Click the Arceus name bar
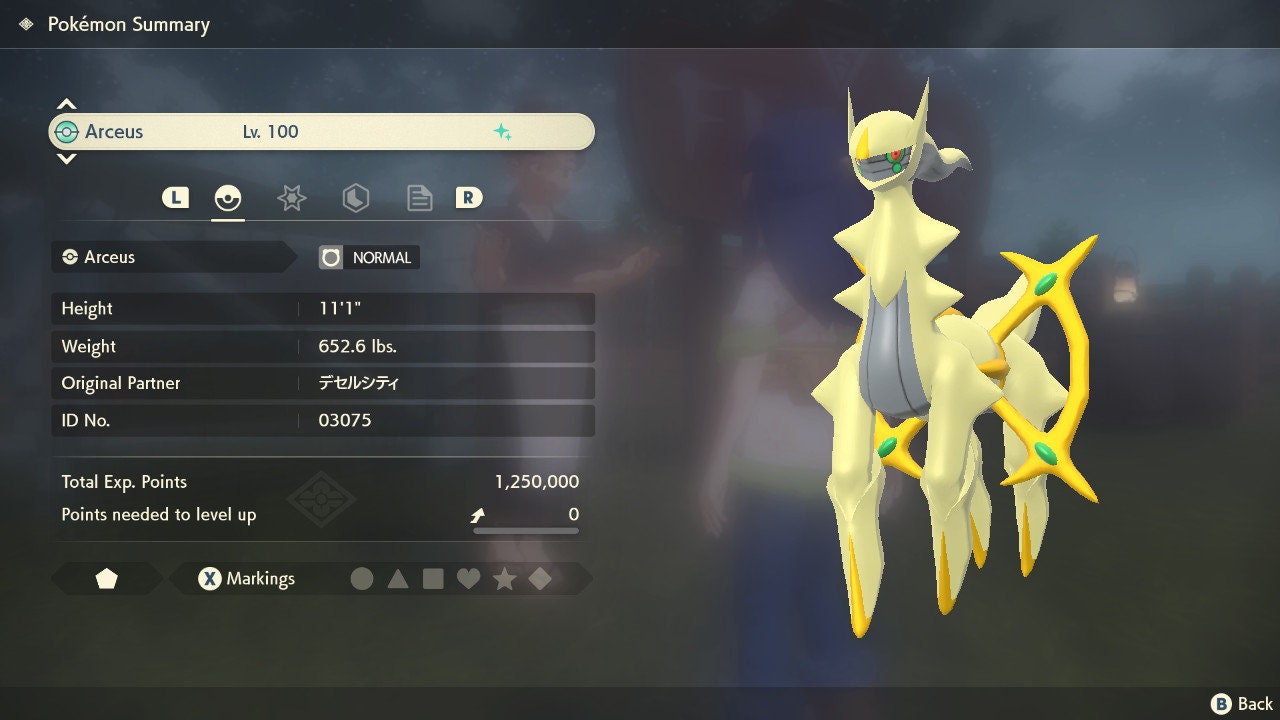1280x720 pixels. (x=321, y=132)
